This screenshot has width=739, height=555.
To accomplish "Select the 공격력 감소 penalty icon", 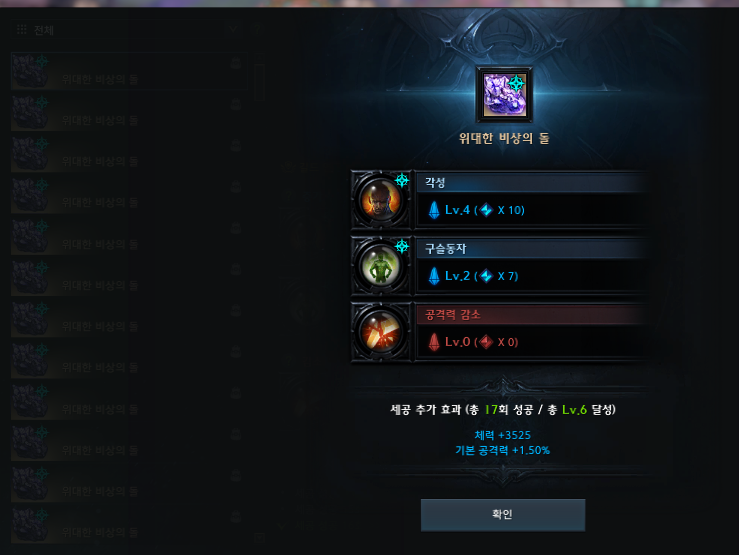I will coord(382,331).
